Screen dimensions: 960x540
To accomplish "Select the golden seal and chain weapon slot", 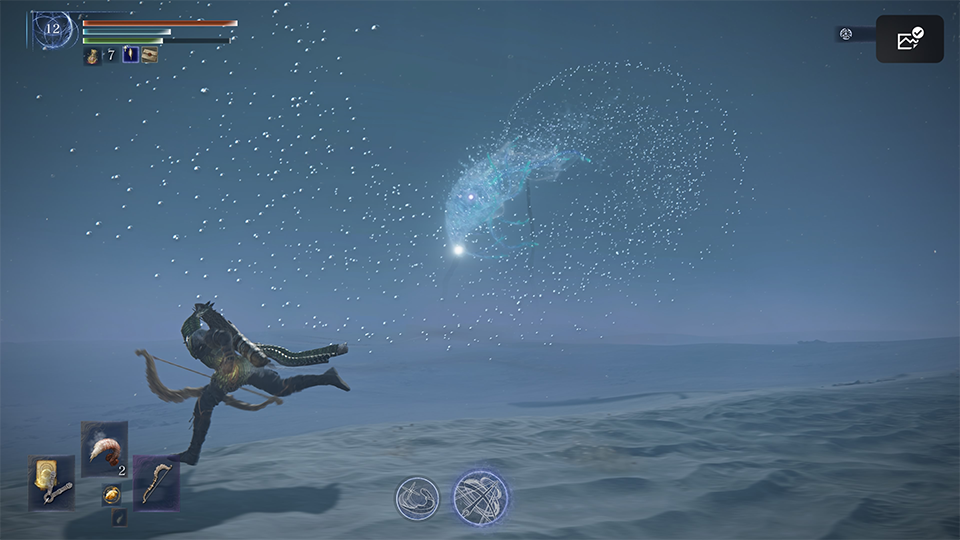I will (51, 482).
